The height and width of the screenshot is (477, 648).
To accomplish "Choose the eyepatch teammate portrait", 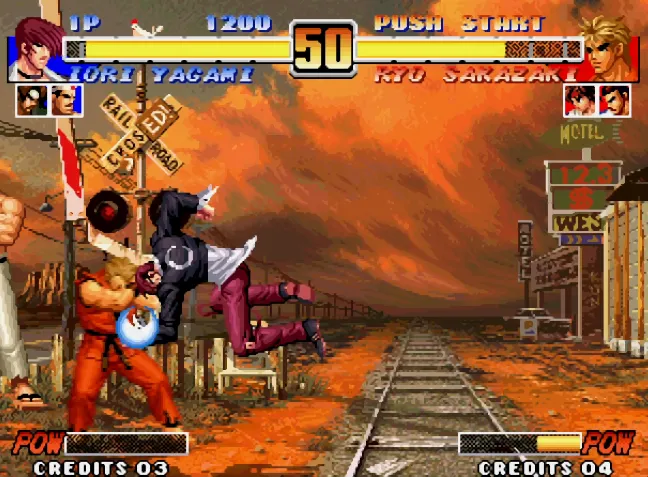I will click(x=33, y=101).
